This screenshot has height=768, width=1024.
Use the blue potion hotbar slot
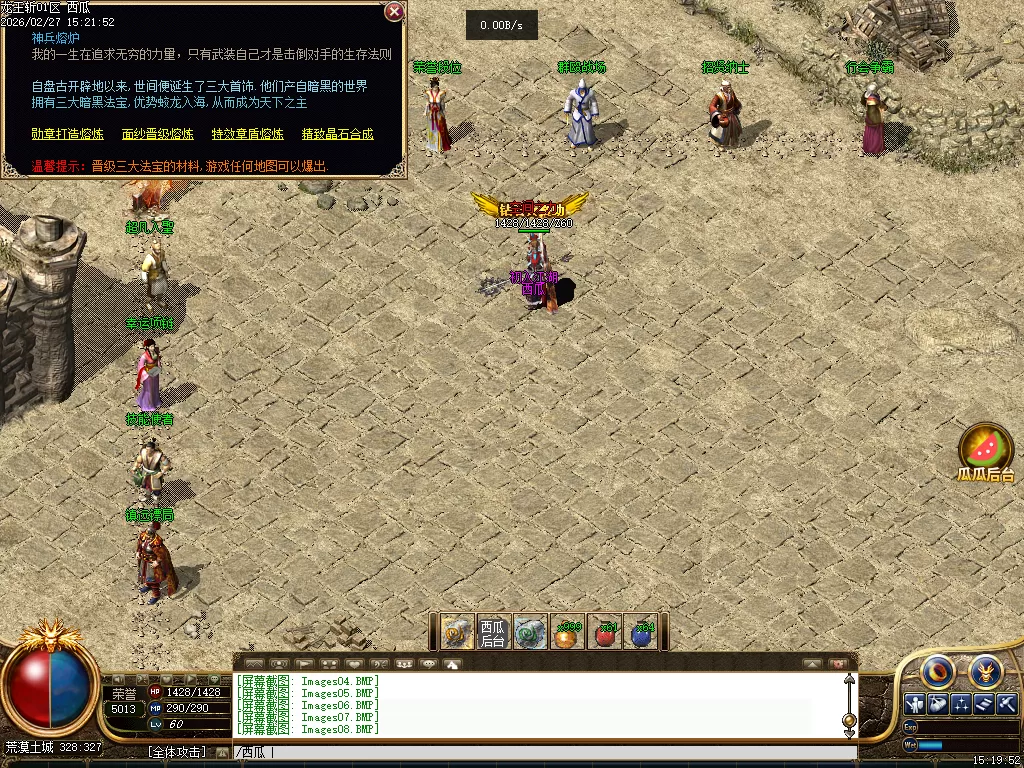tap(641, 633)
